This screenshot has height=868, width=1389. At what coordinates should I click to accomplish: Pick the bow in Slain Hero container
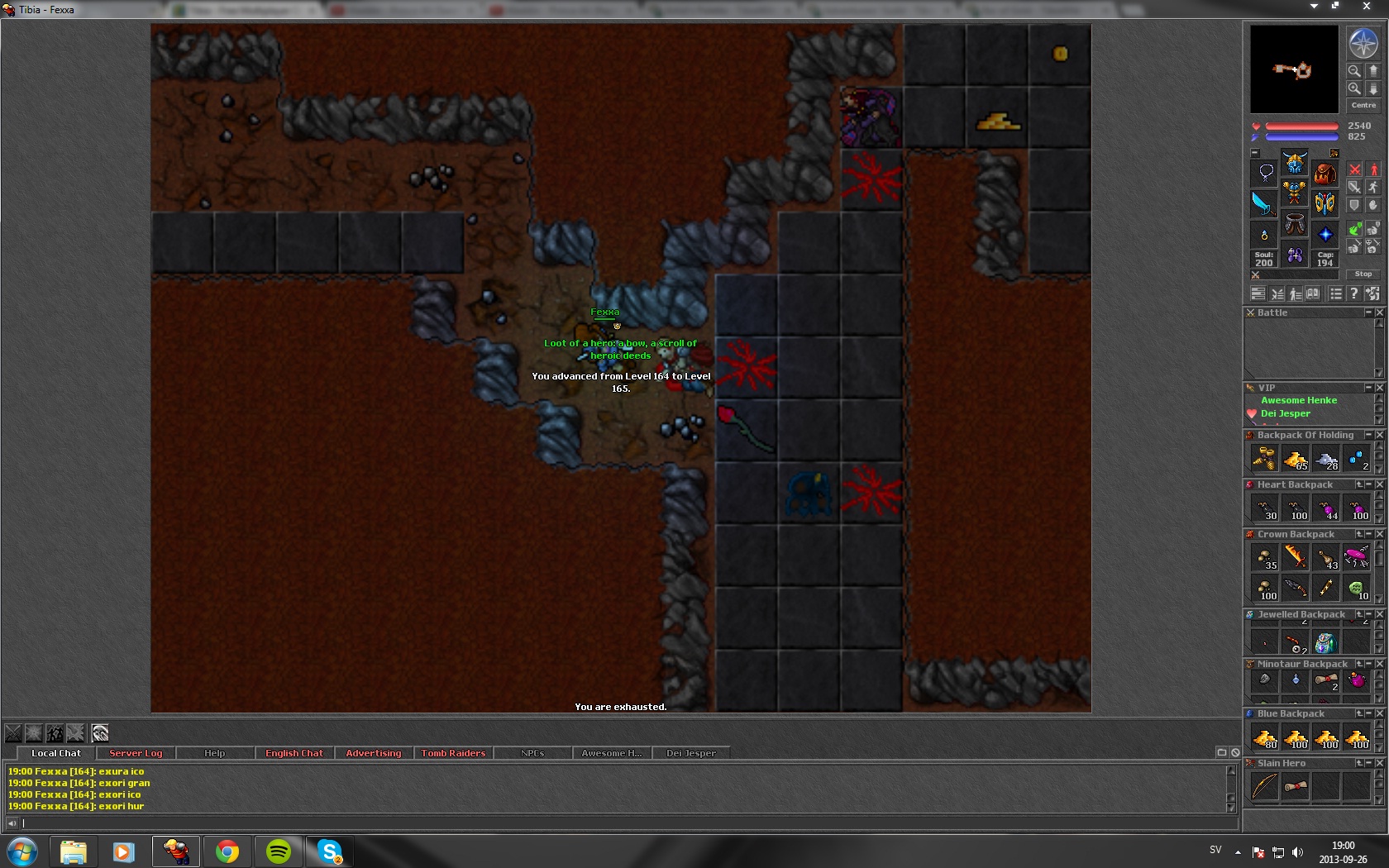pos(1264,786)
